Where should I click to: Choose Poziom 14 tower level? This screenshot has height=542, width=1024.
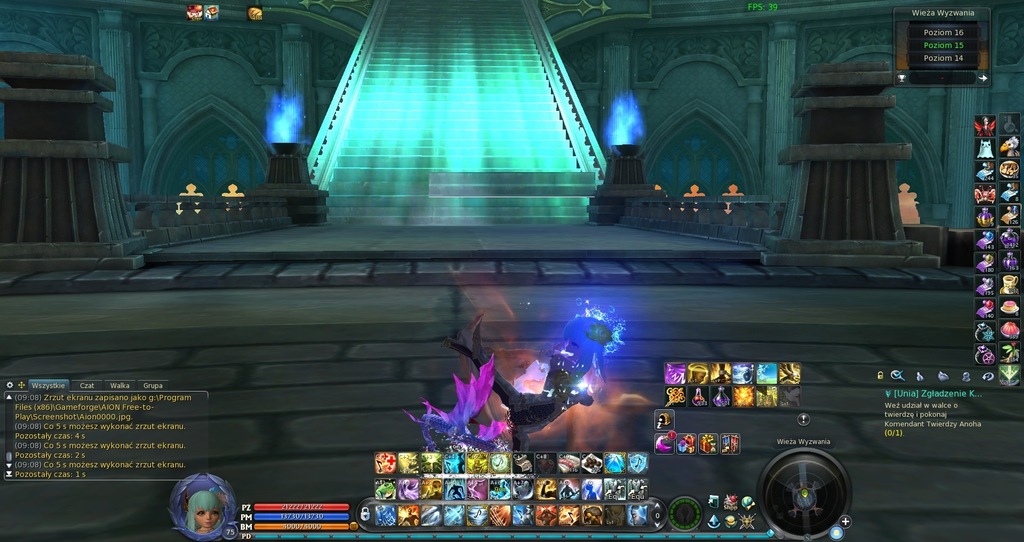pos(944,58)
